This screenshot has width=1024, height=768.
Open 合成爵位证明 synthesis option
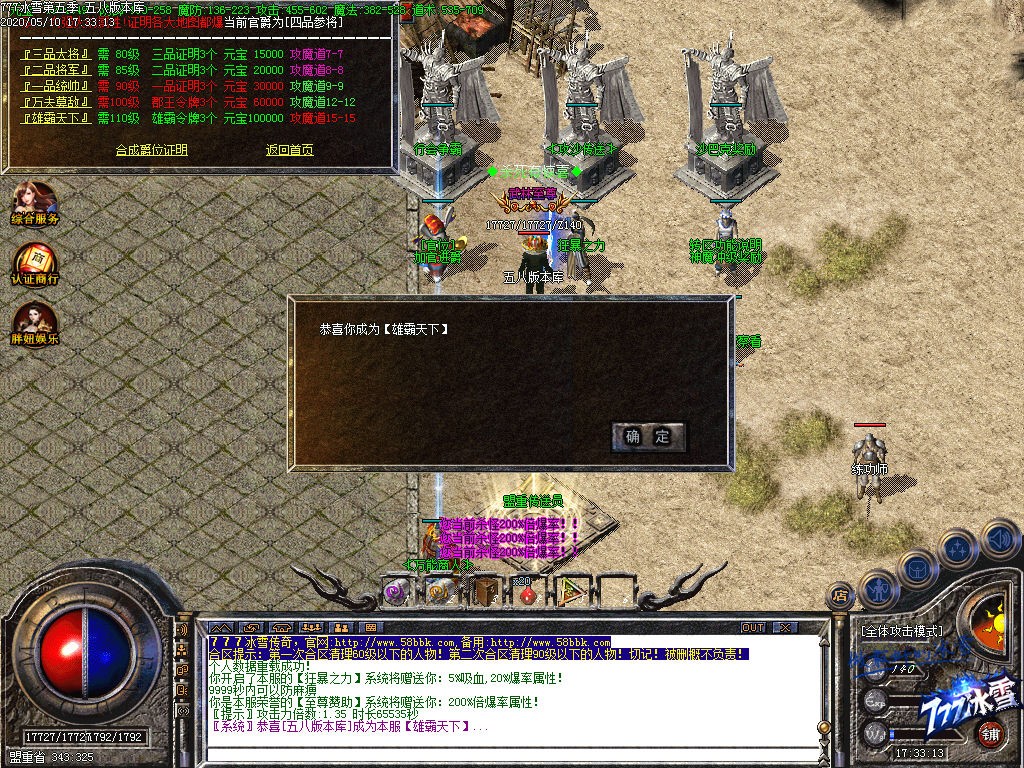pyautogui.click(x=151, y=150)
